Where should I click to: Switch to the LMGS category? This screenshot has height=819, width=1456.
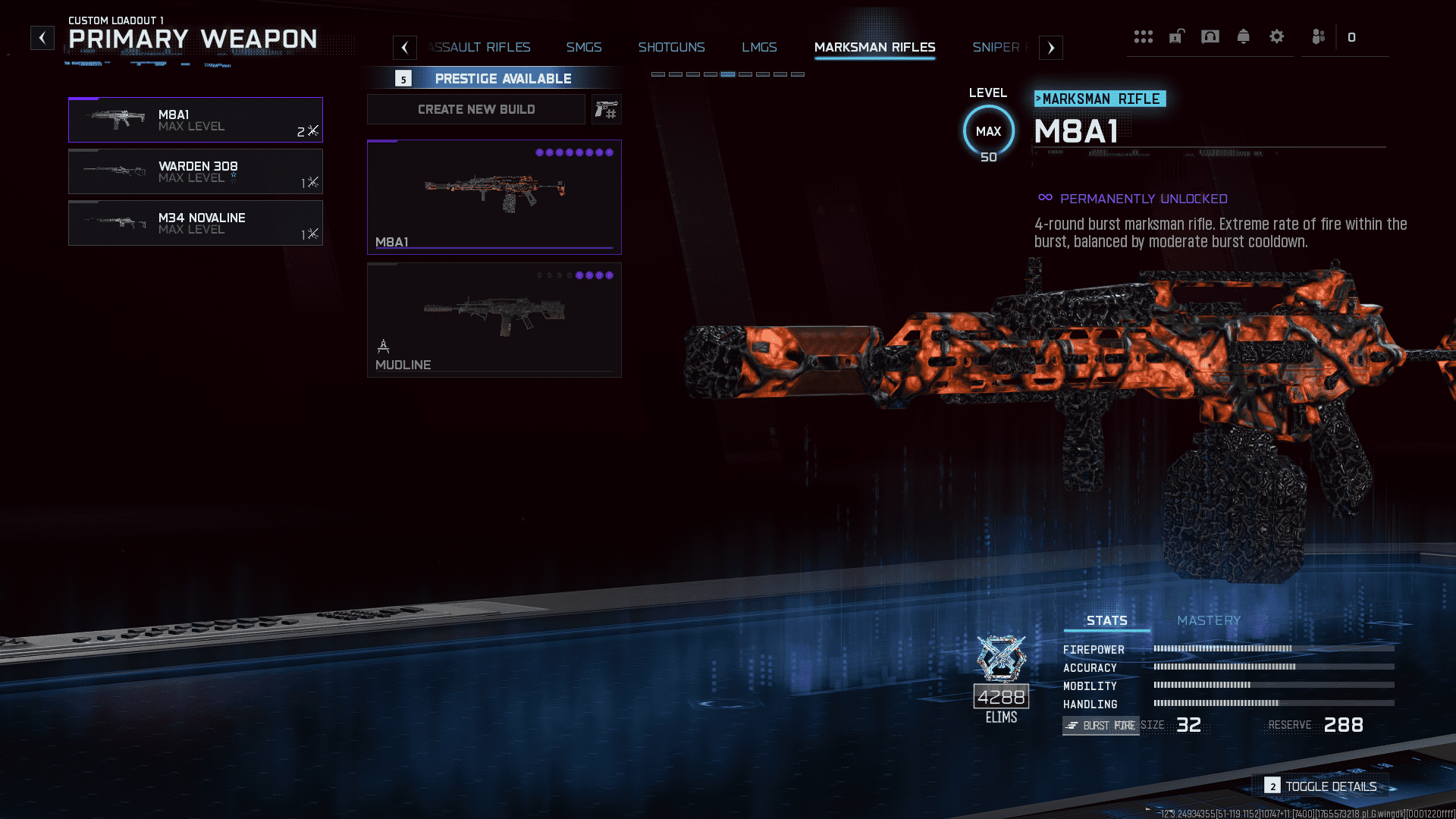pyautogui.click(x=759, y=47)
